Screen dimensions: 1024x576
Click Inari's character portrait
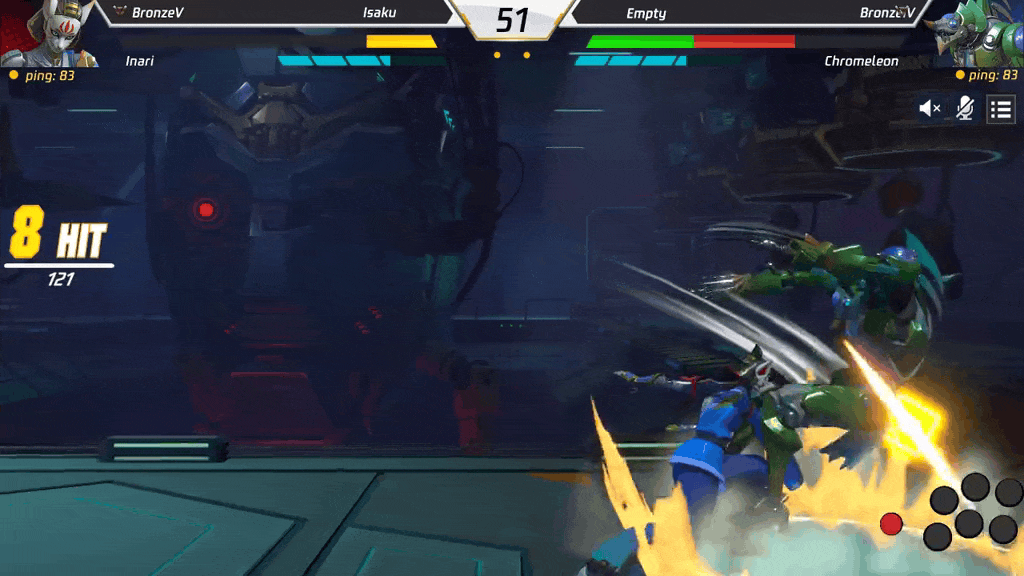tap(50, 32)
